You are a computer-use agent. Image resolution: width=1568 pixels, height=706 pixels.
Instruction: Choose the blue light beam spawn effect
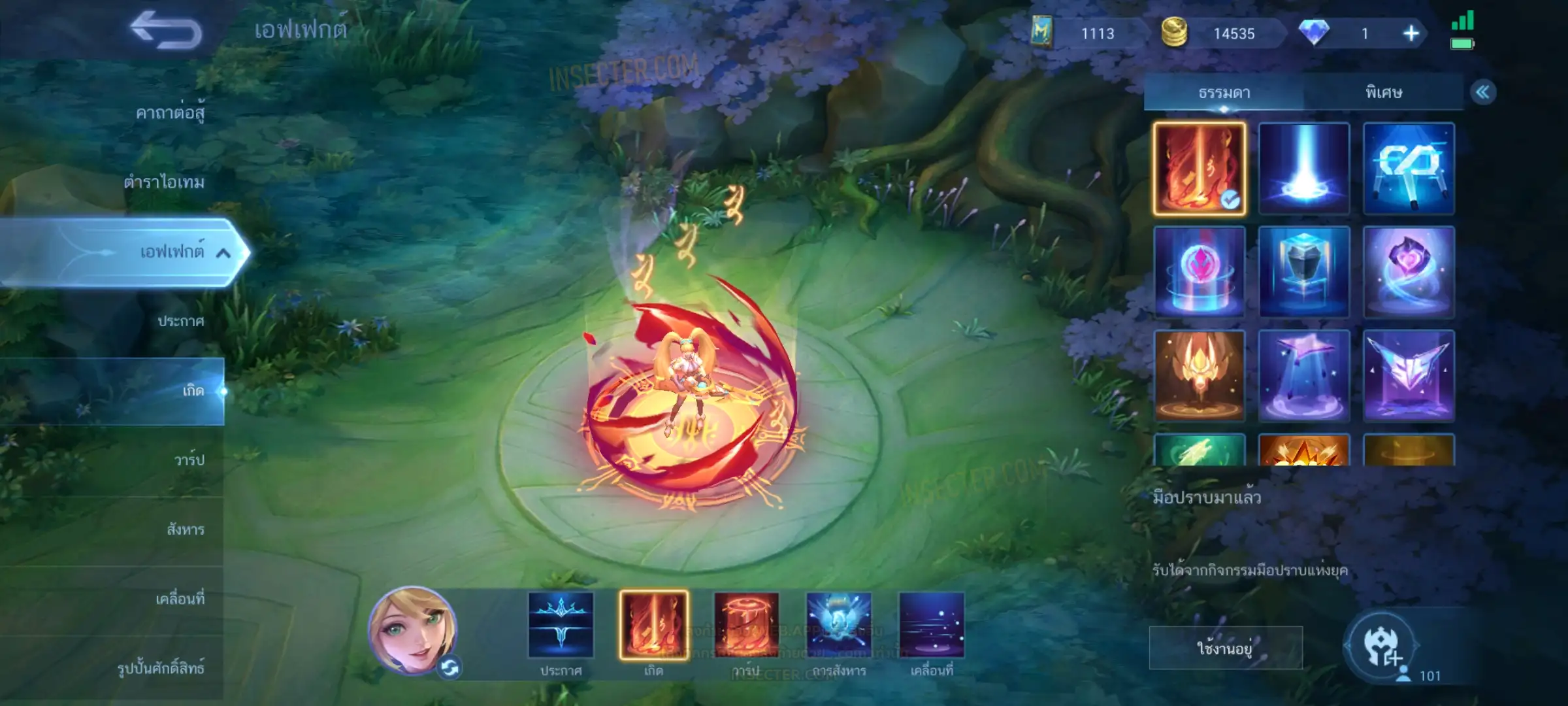[1303, 168]
